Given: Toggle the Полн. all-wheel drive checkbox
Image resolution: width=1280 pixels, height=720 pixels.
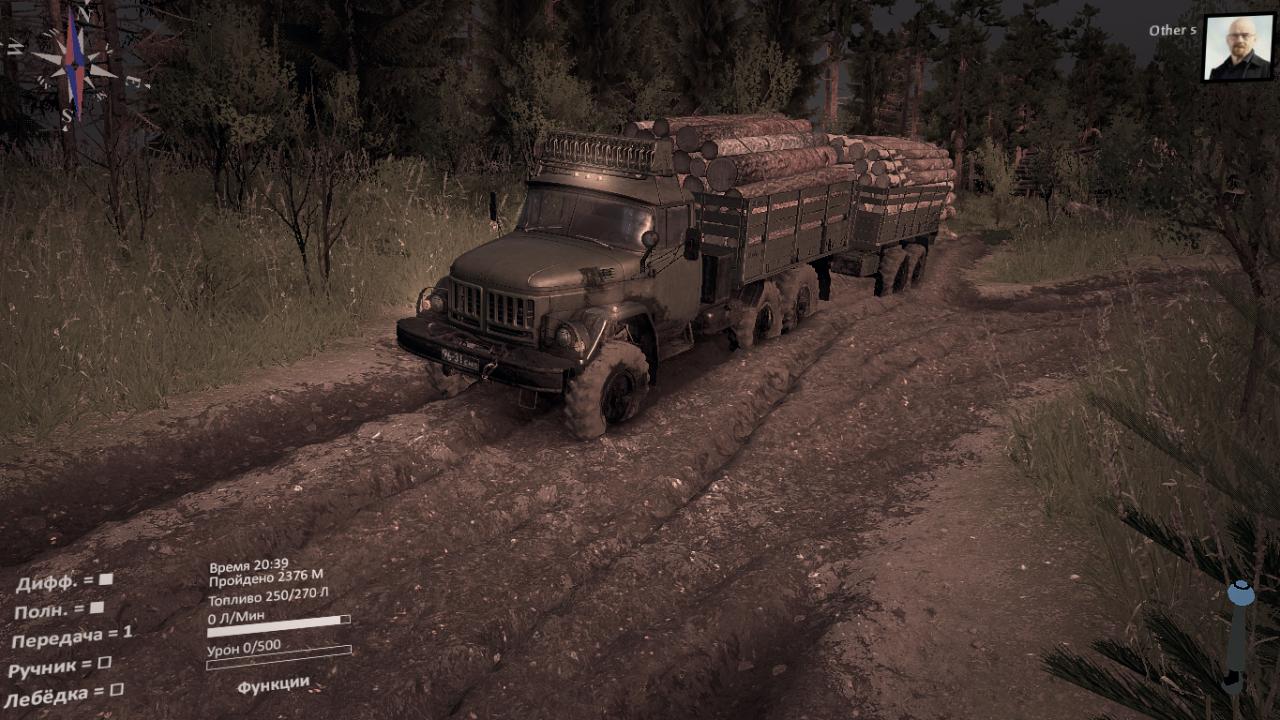Looking at the screenshot, I should pos(97,607).
